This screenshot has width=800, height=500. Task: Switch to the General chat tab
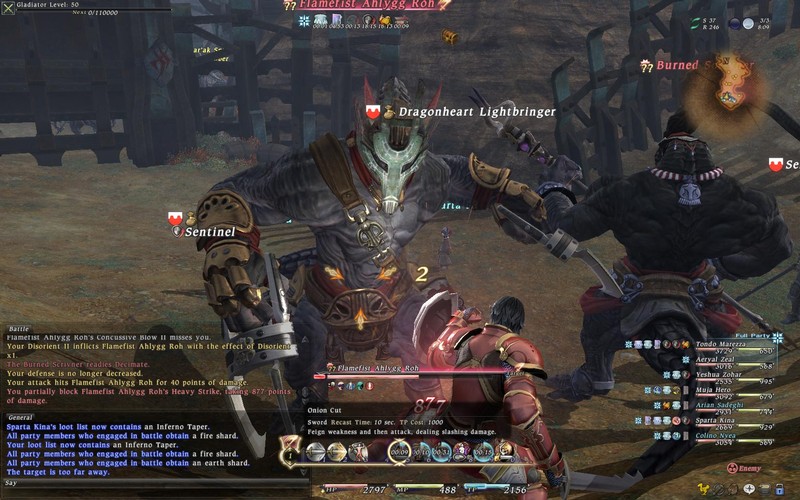21,417
